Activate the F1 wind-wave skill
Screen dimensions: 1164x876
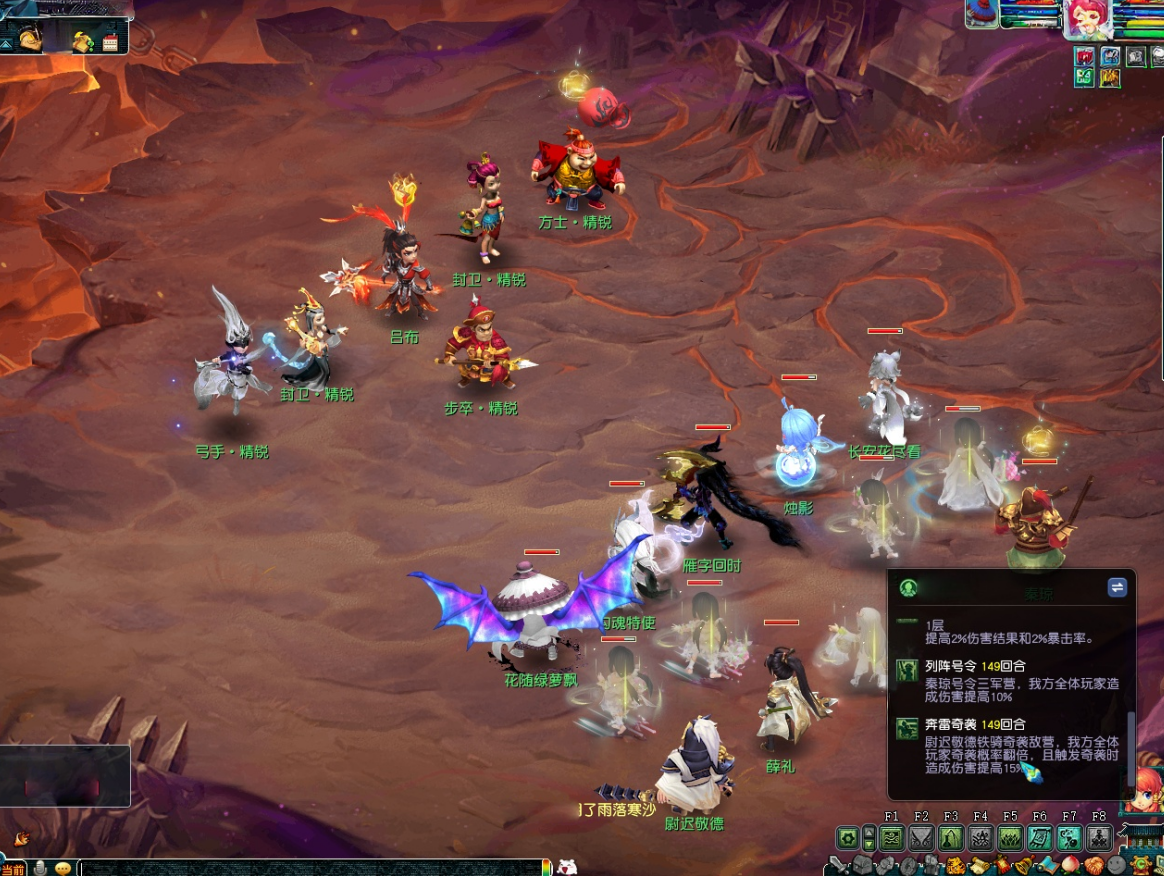(x=893, y=838)
